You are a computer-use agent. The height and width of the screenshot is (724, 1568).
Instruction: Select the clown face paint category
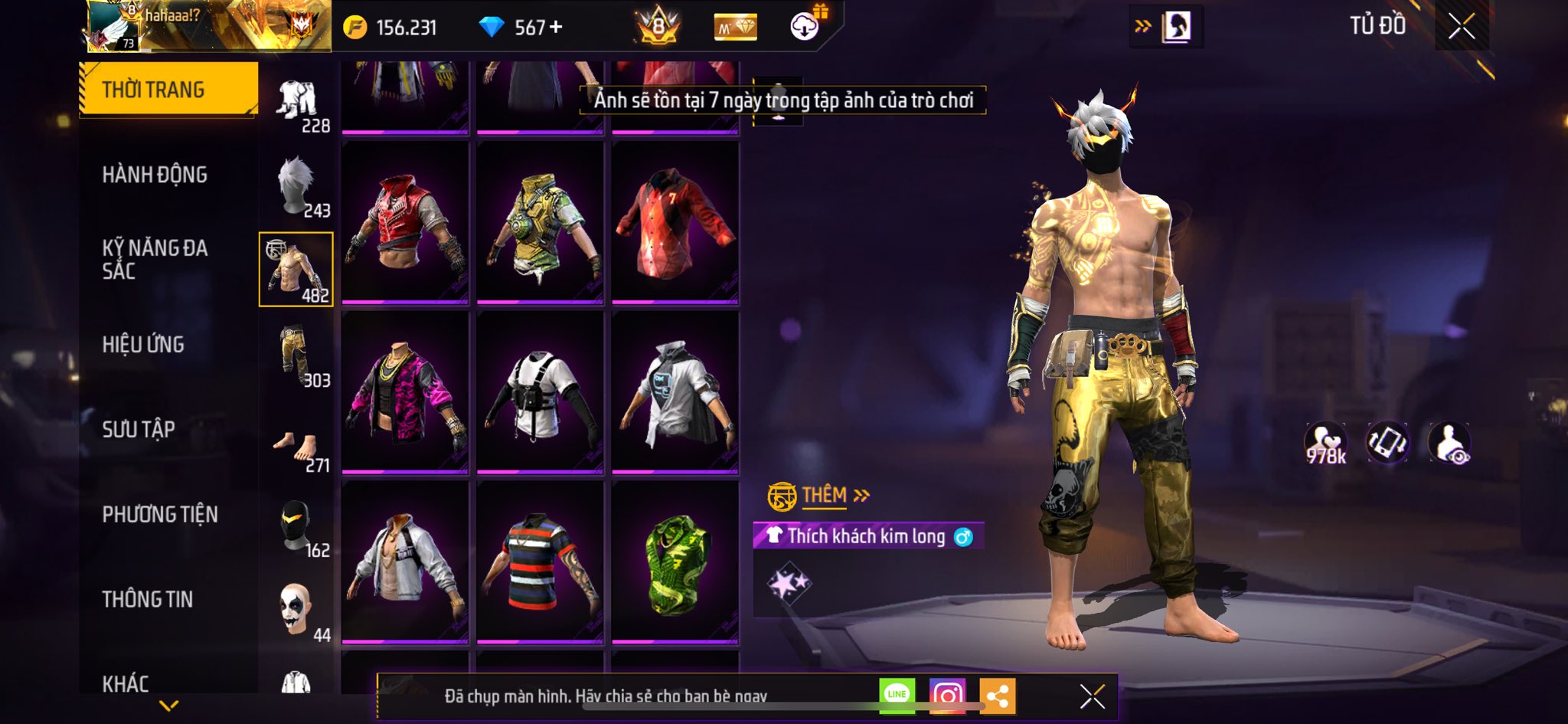[297, 610]
